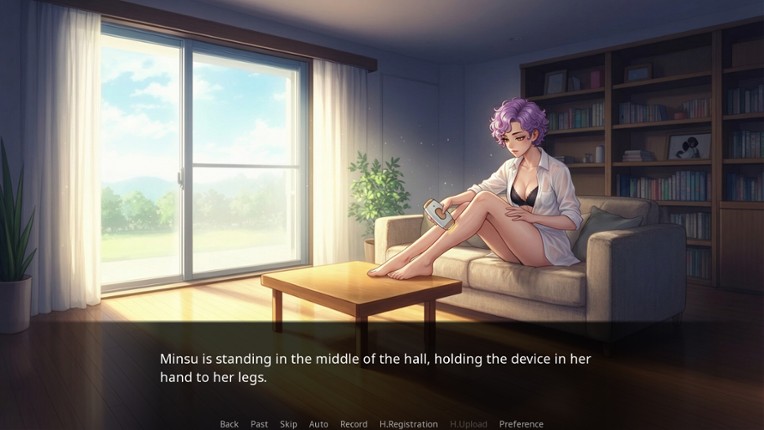Open the Preference settings

coord(521,424)
